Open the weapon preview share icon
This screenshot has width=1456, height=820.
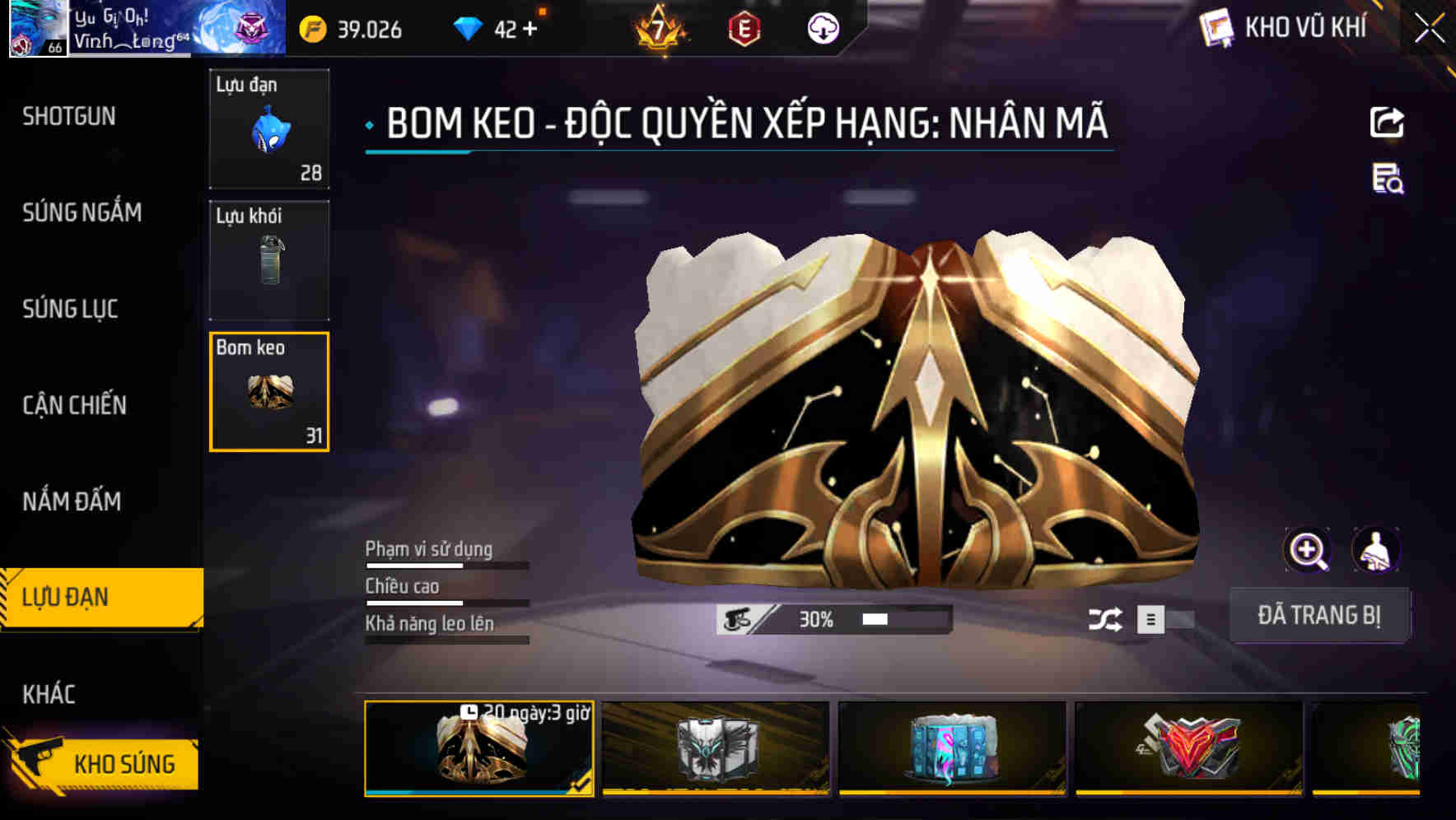(x=1387, y=122)
